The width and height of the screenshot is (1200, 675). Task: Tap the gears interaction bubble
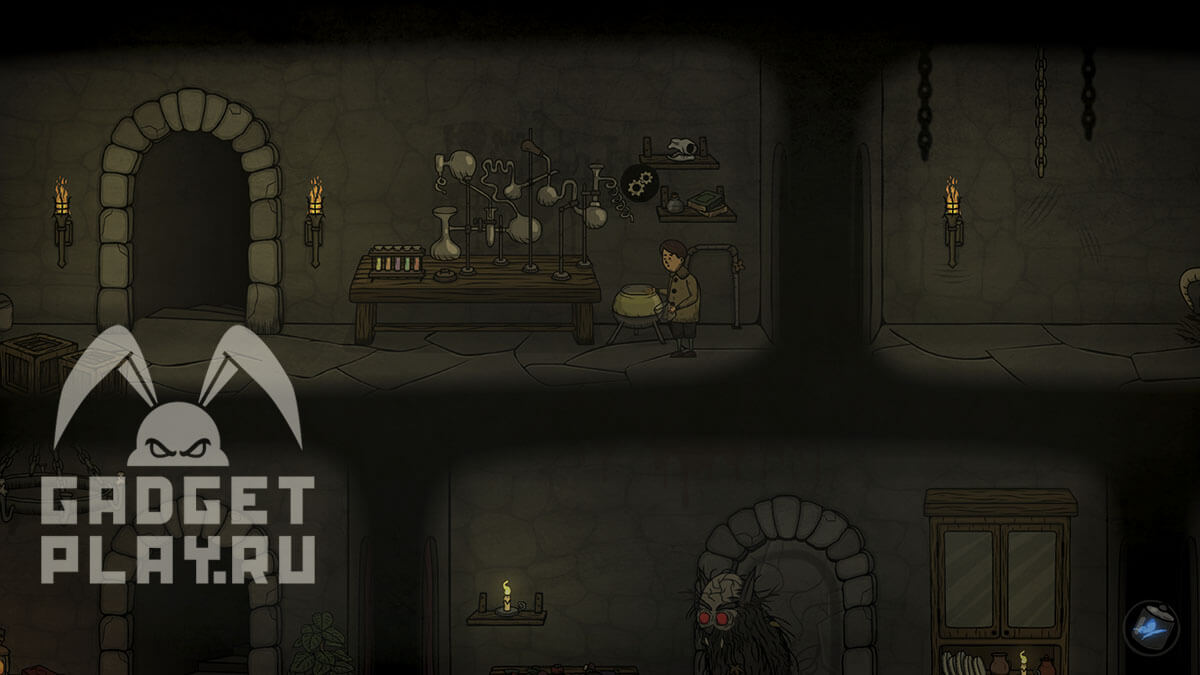coord(638,183)
